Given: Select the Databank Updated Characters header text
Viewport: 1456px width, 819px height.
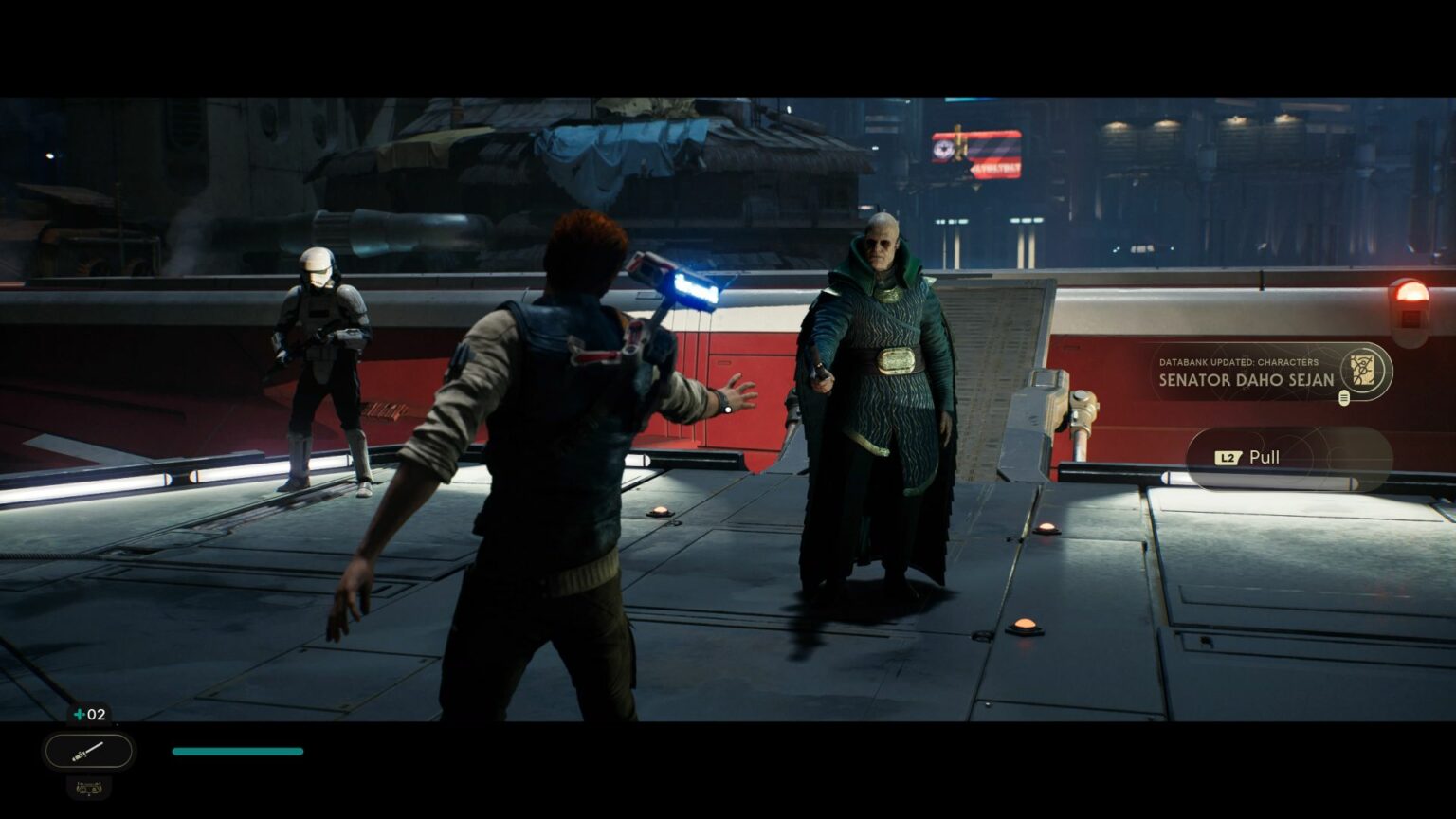Looking at the screenshot, I should click(x=1239, y=362).
